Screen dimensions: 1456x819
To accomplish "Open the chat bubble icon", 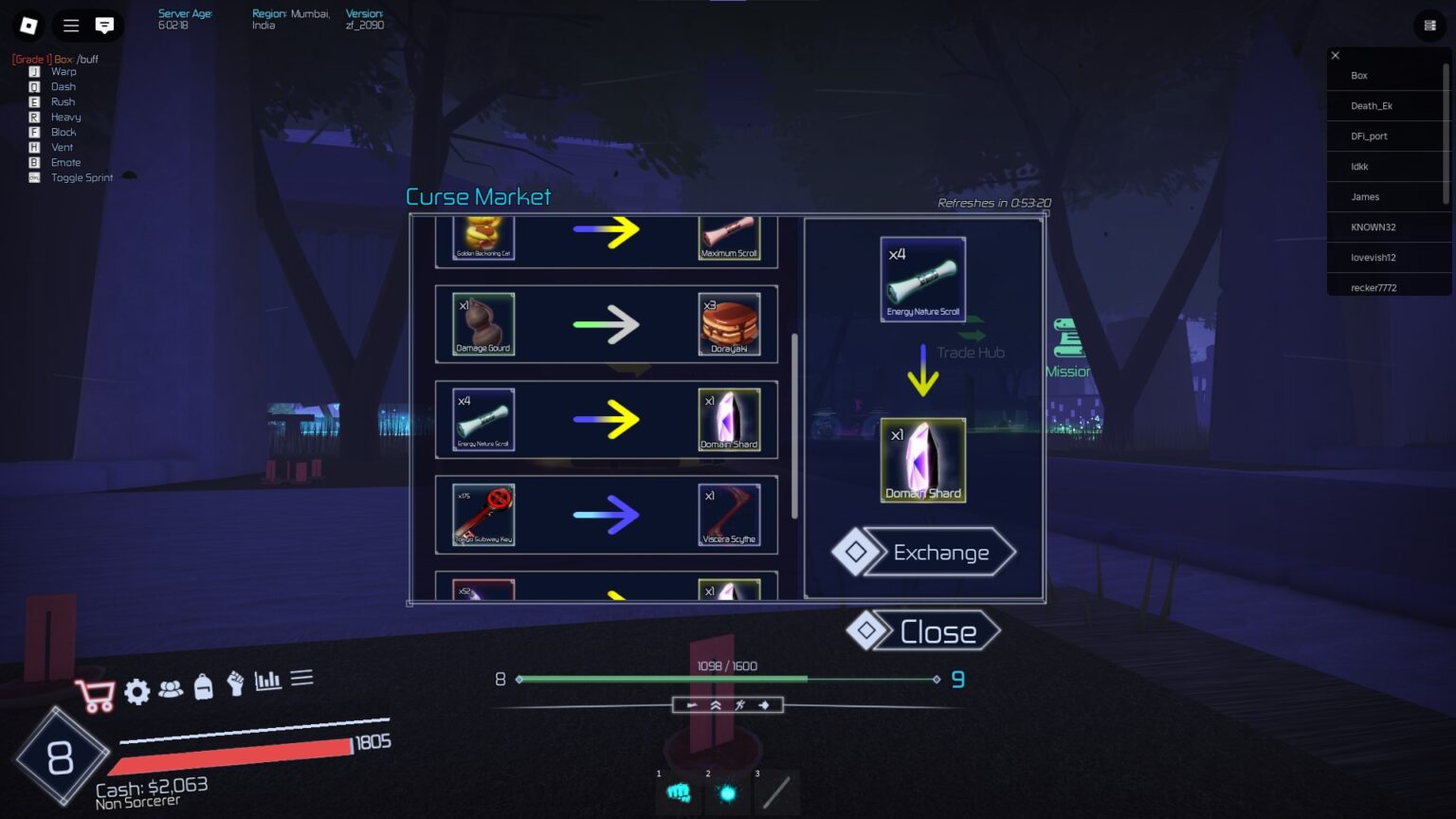I will (x=104, y=26).
